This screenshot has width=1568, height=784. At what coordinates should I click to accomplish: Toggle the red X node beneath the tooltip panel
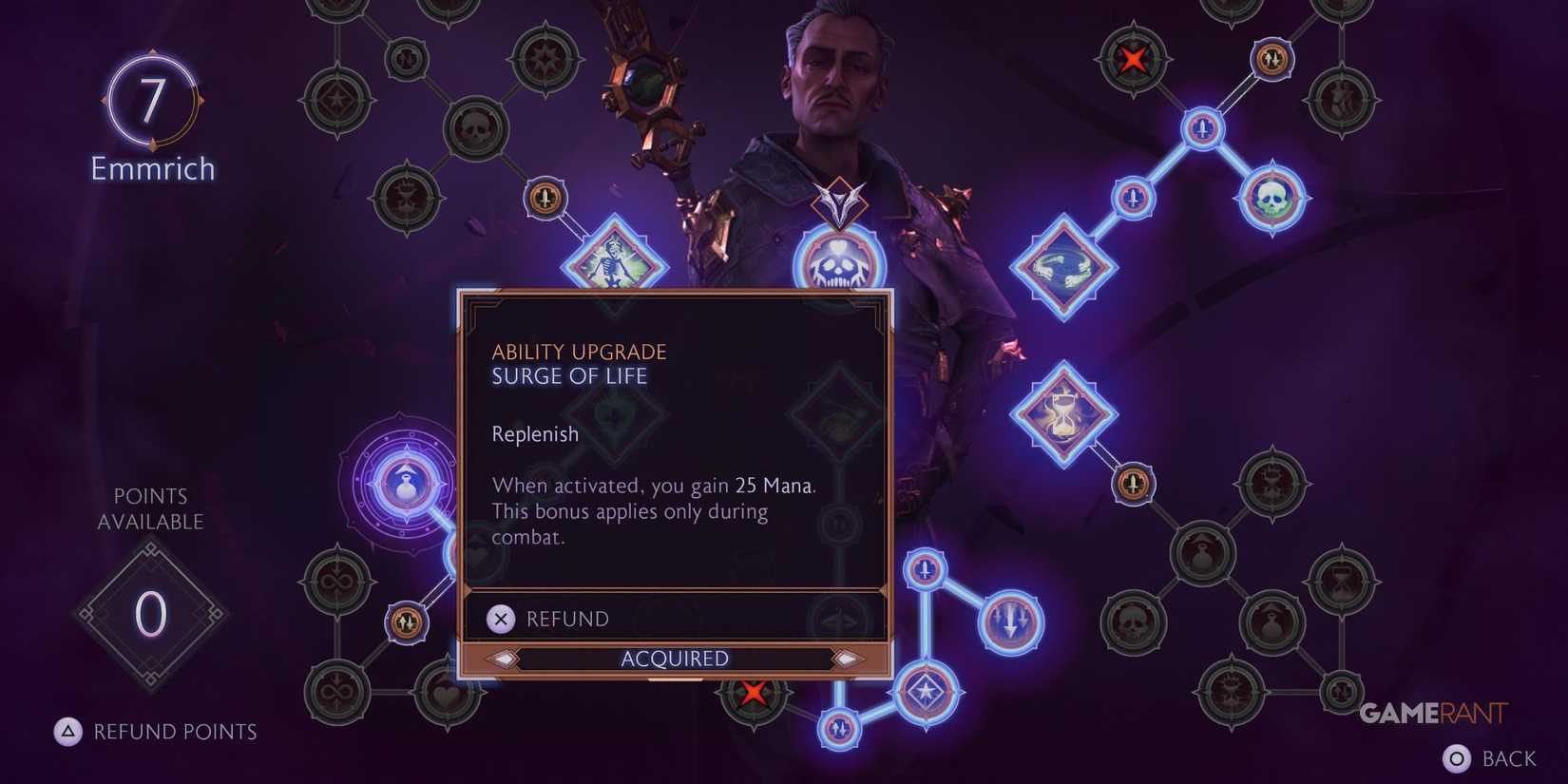point(754,693)
